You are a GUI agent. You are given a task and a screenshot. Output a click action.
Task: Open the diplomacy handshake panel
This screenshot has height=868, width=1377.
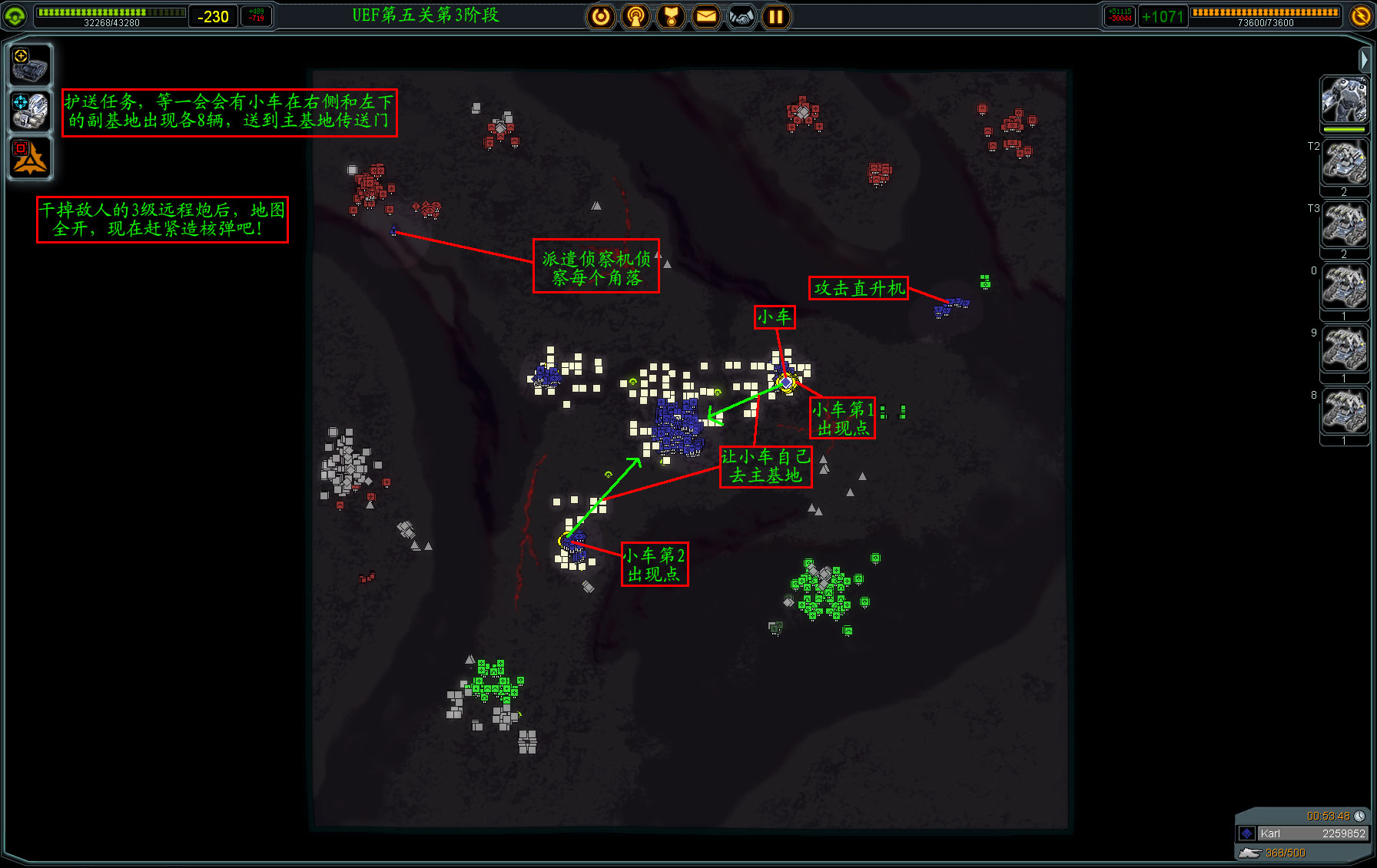[x=742, y=16]
